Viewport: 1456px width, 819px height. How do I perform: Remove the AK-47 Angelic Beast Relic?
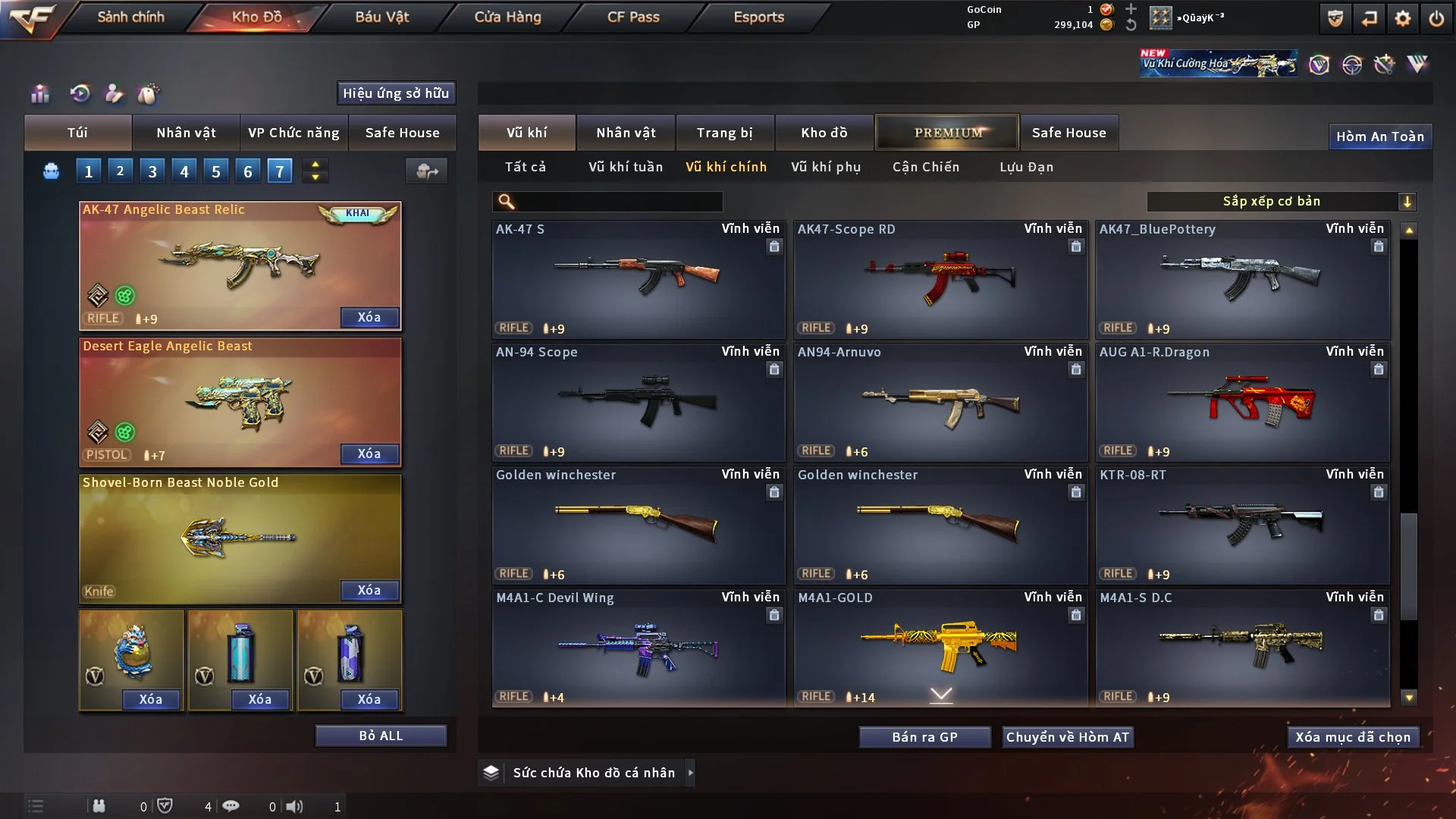[x=369, y=317]
